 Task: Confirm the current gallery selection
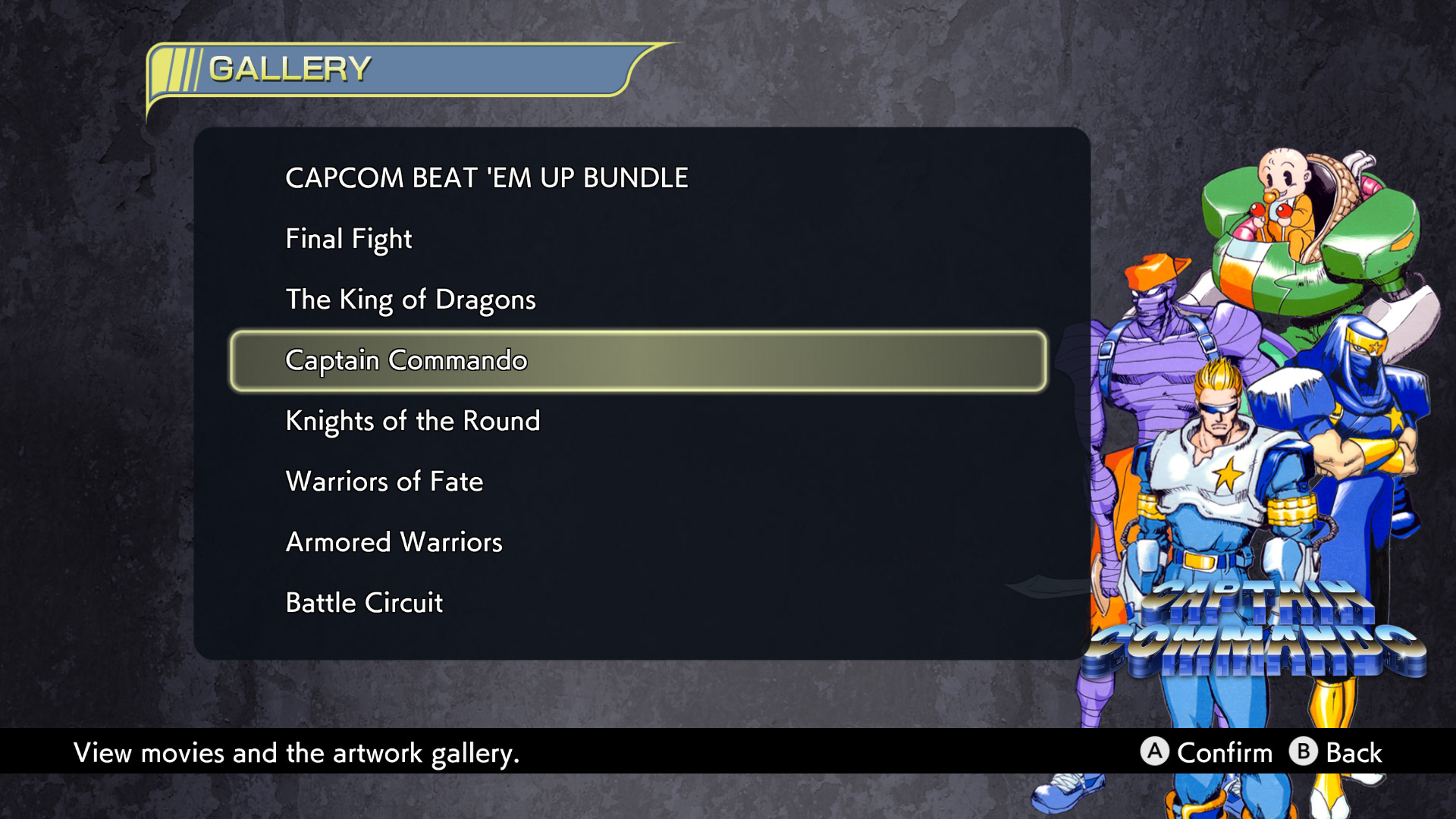1156,753
